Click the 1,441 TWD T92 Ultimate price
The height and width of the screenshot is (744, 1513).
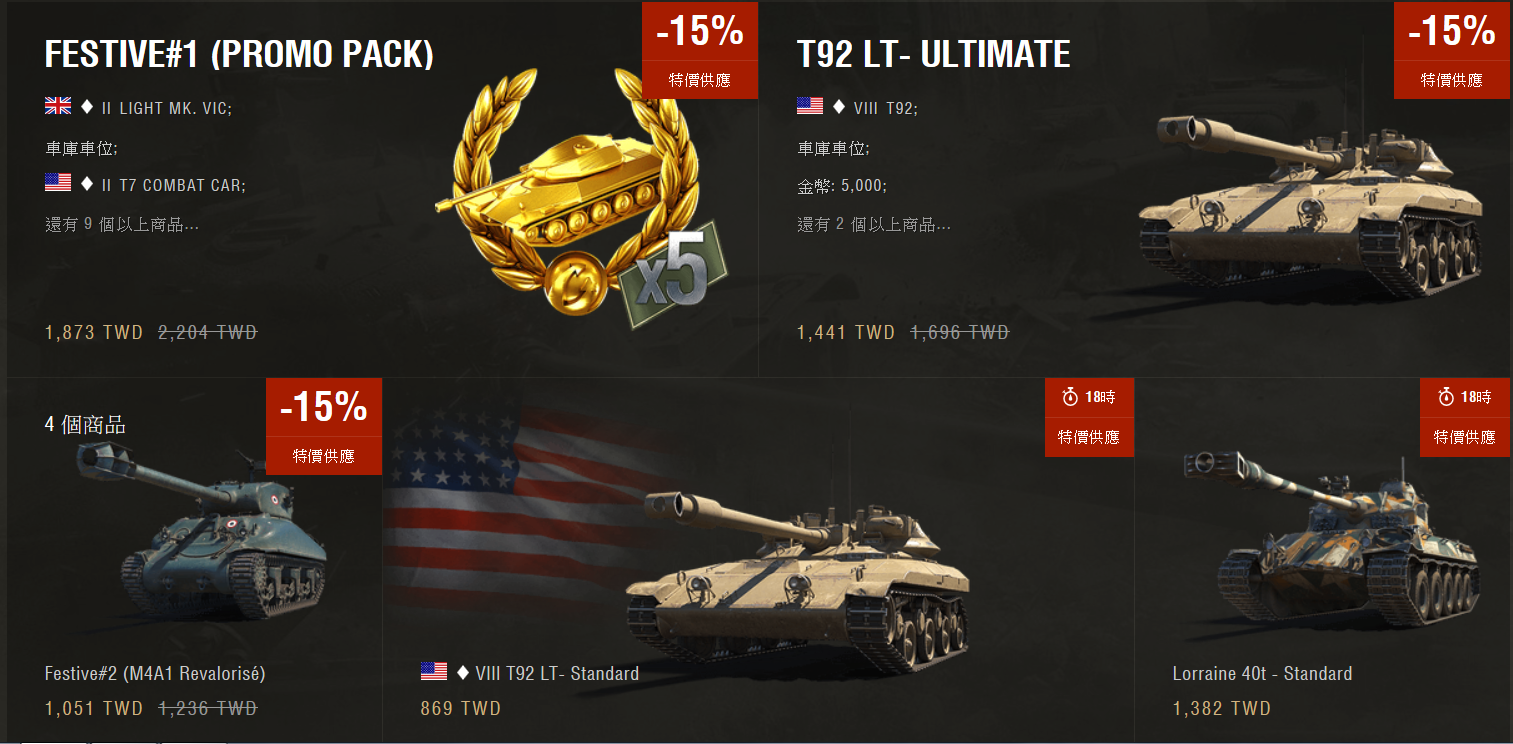846,332
